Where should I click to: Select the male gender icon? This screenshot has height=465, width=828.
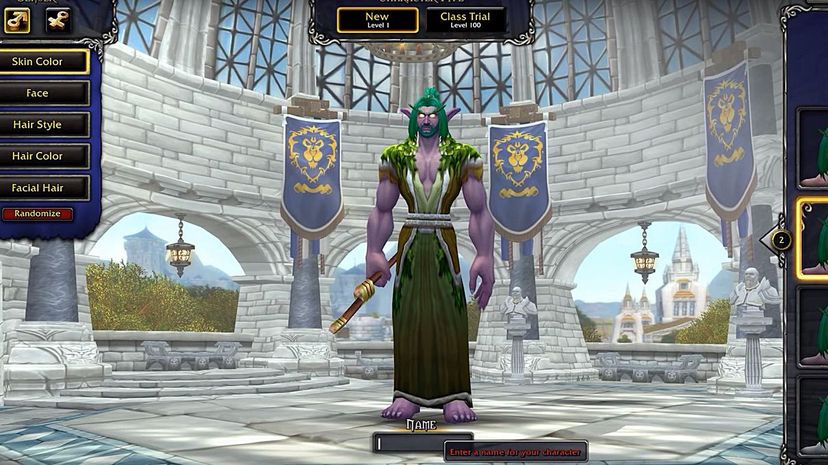click(17, 20)
